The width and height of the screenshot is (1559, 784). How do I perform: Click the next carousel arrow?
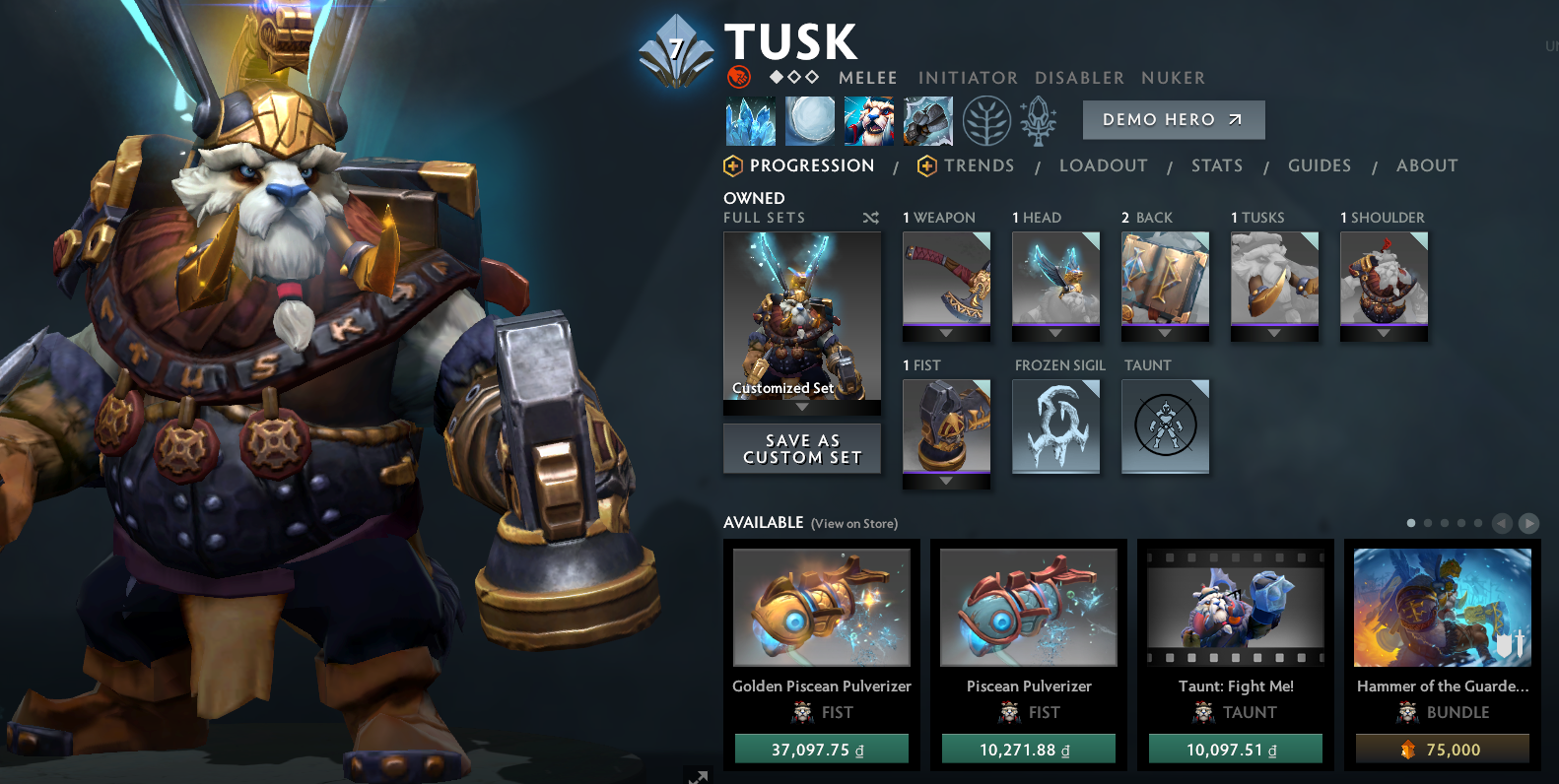click(x=1528, y=523)
